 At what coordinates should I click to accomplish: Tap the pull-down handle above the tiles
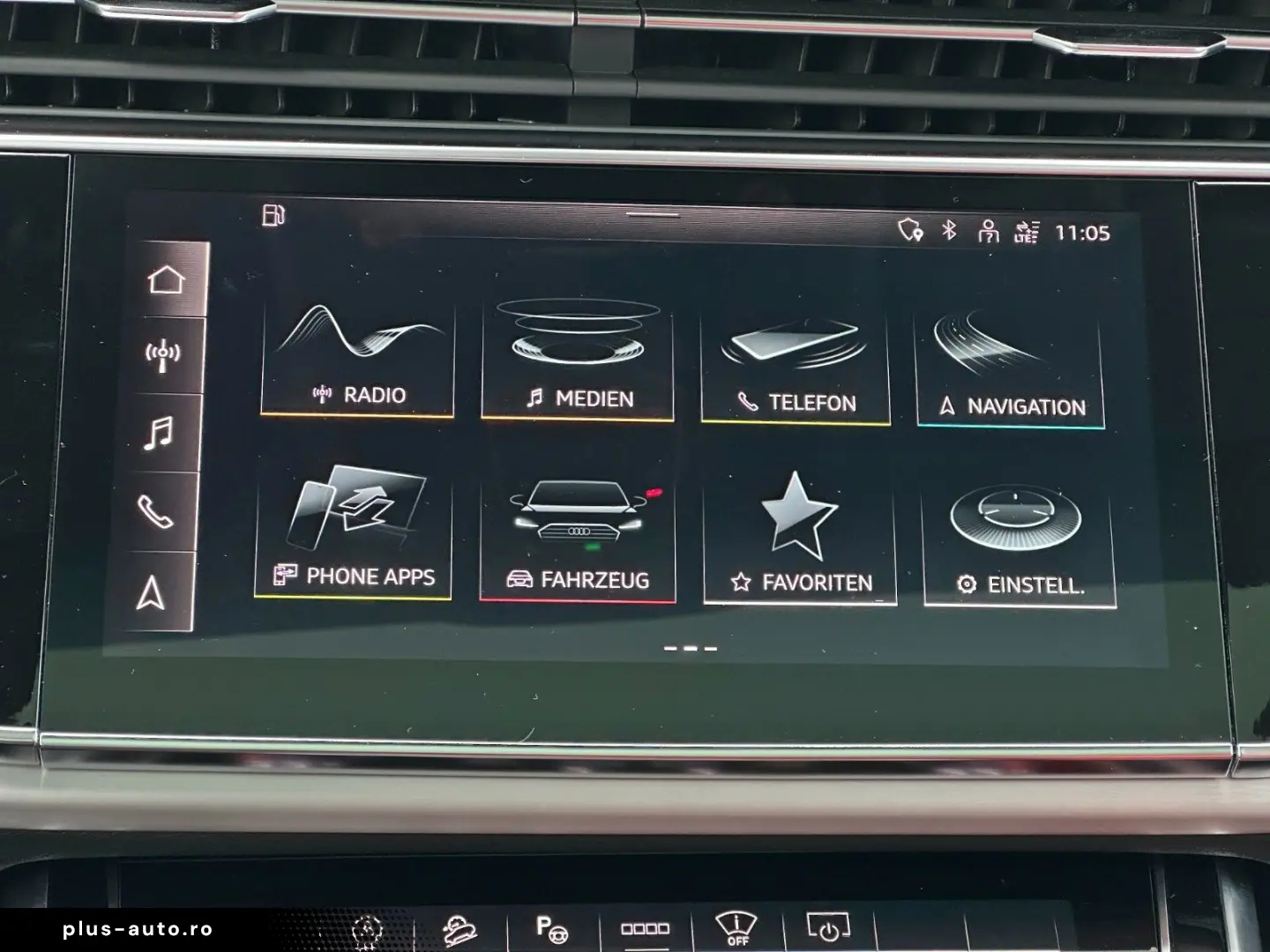tap(653, 214)
